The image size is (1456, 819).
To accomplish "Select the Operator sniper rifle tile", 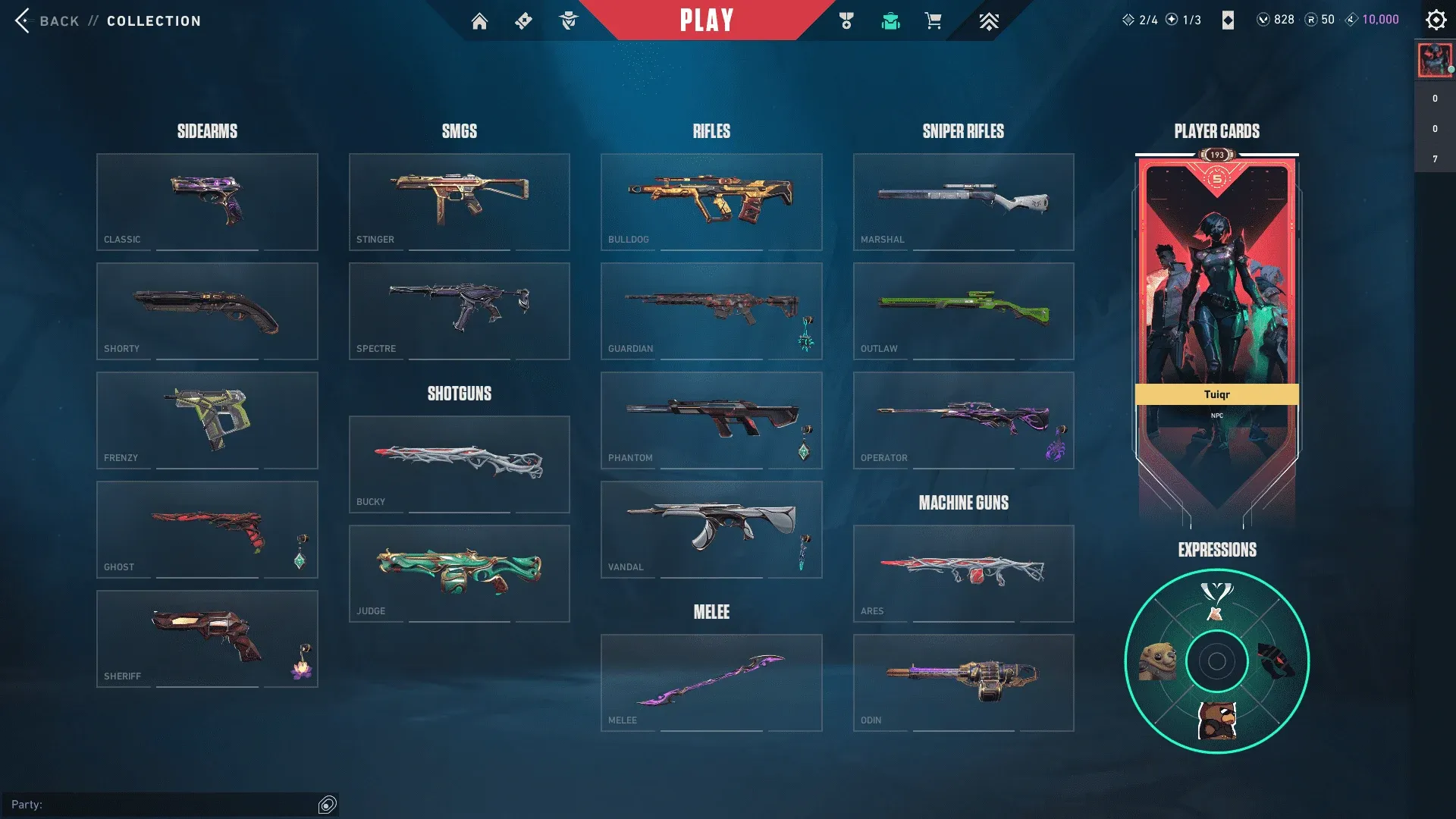I will pos(963,420).
